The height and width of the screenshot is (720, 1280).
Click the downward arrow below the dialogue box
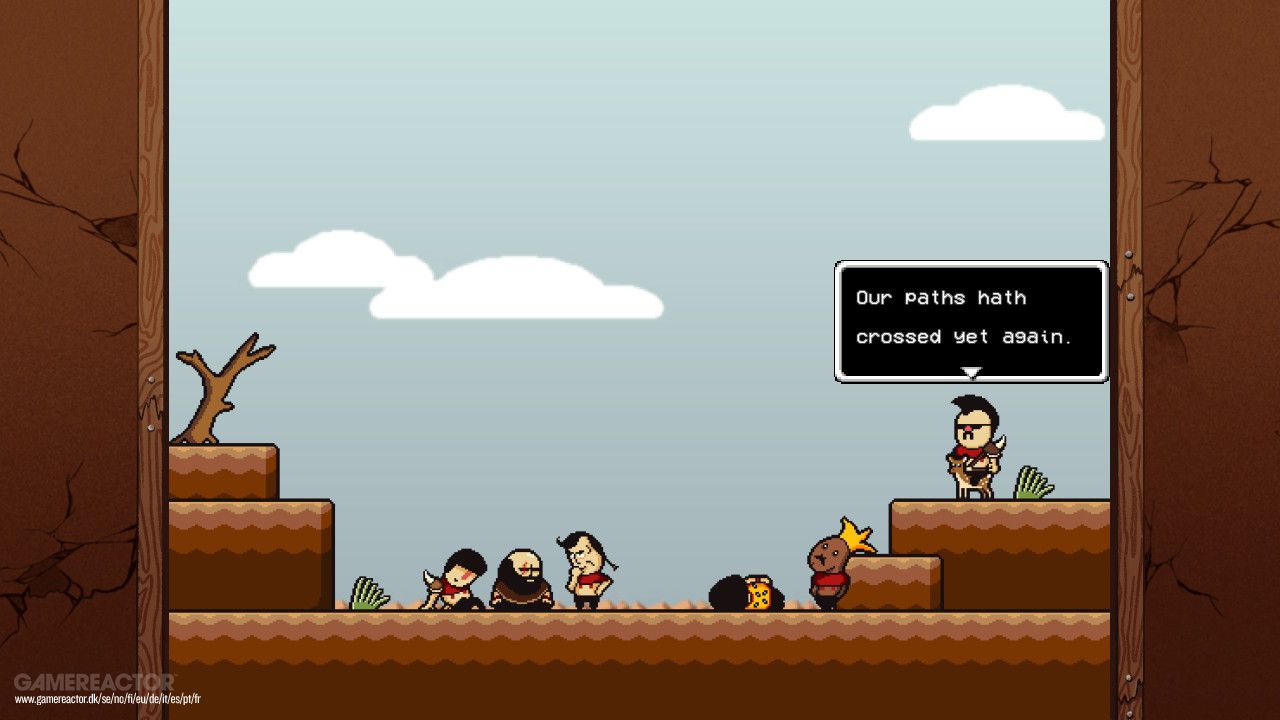(x=970, y=373)
